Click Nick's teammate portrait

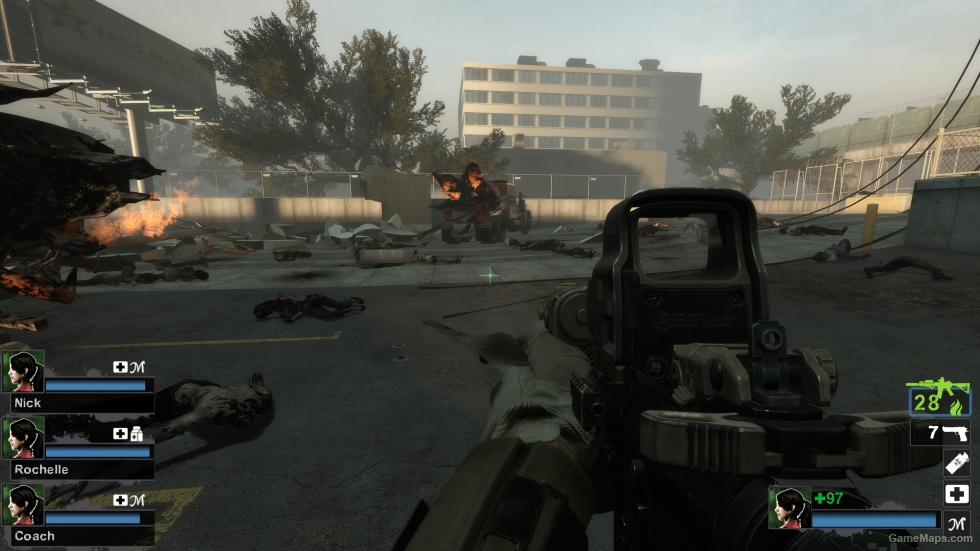click(23, 370)
